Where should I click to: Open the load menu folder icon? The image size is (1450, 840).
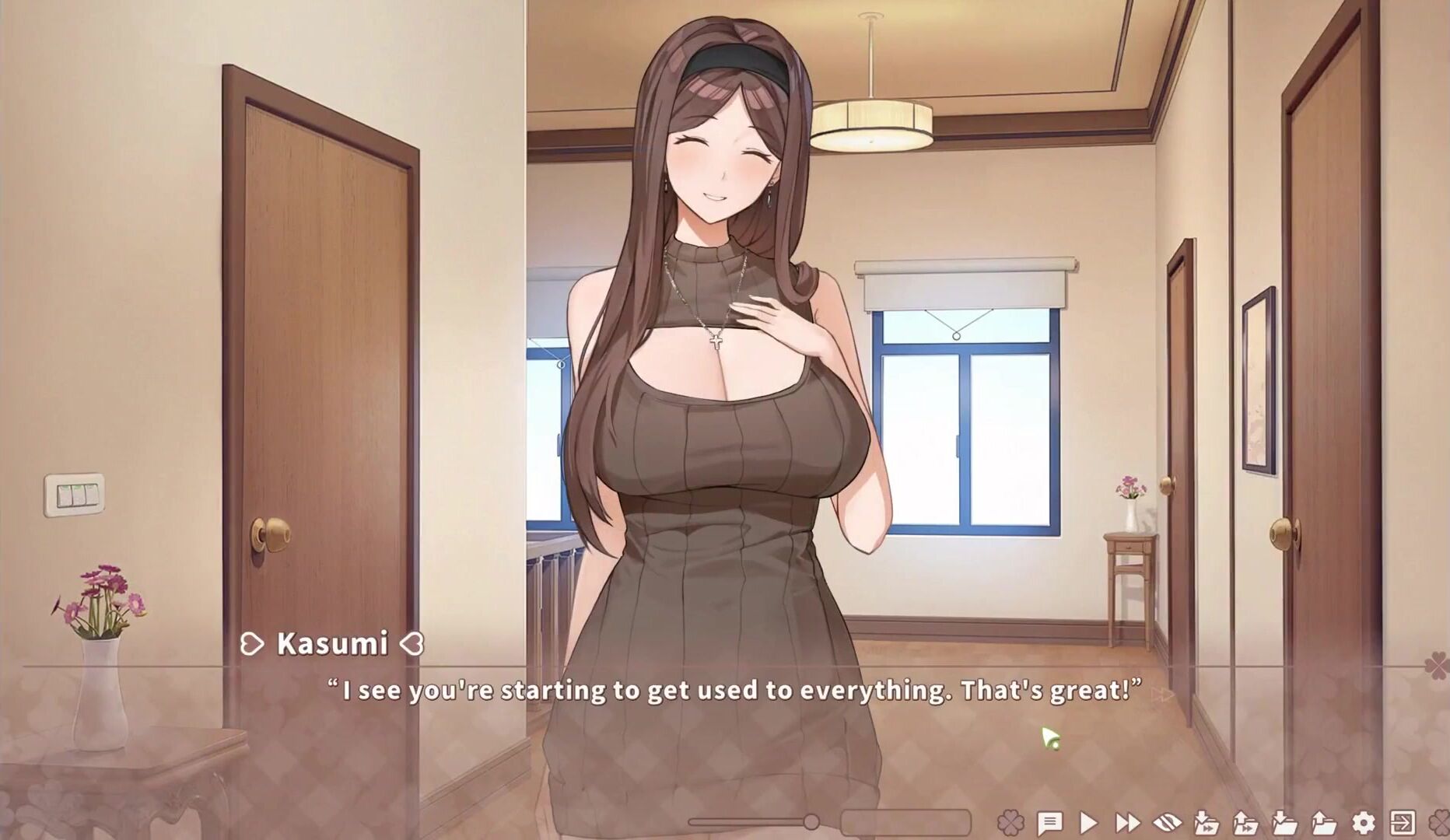coord(1323,822)
